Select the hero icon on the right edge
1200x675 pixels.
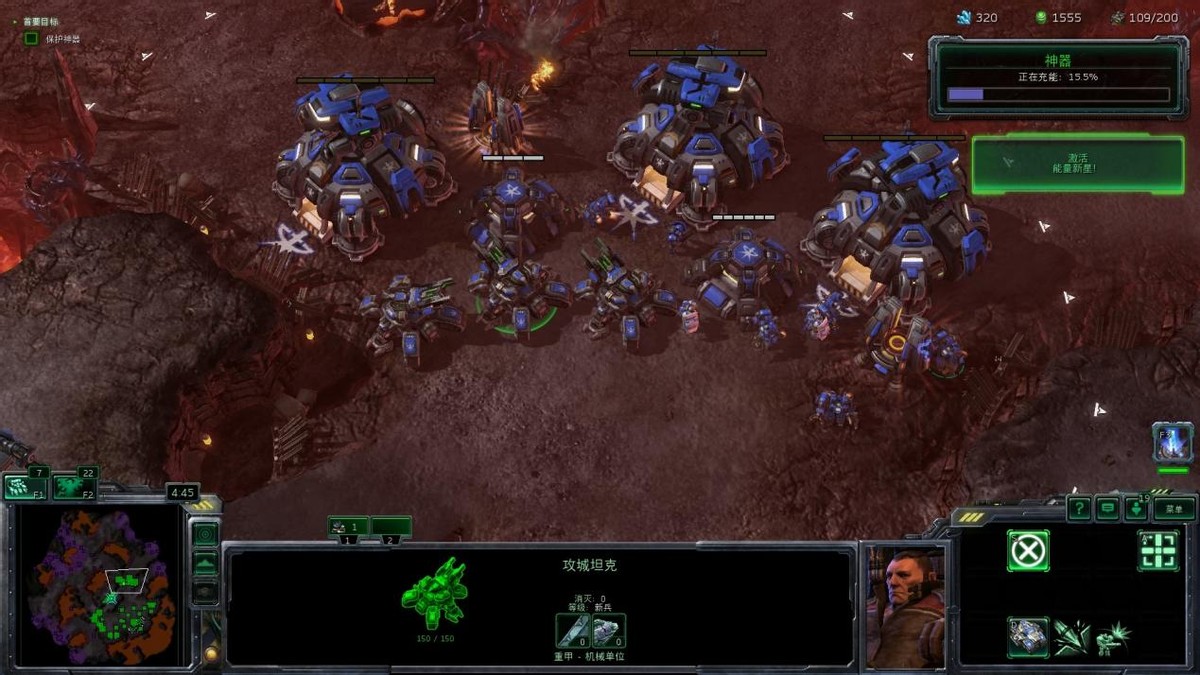1172,442
